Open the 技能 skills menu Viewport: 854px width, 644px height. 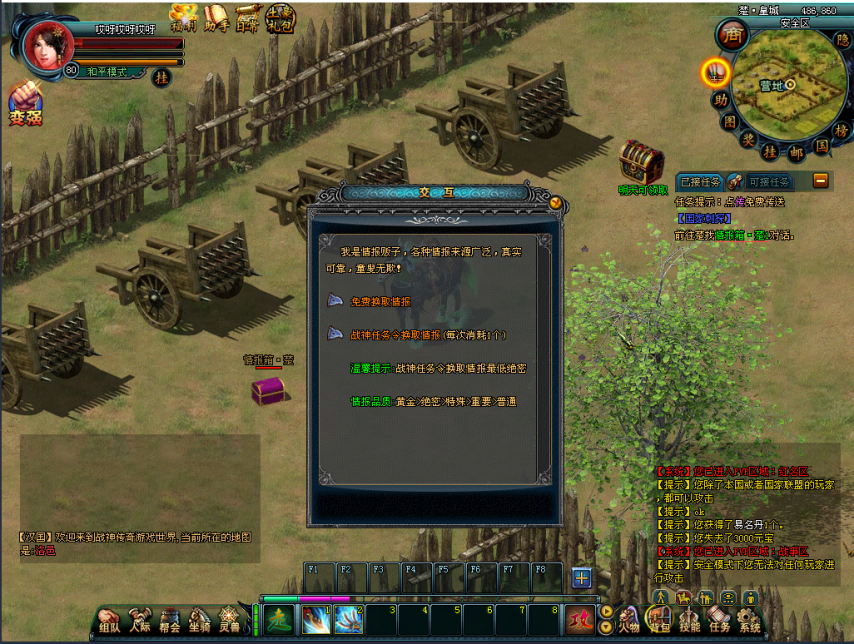689,619
